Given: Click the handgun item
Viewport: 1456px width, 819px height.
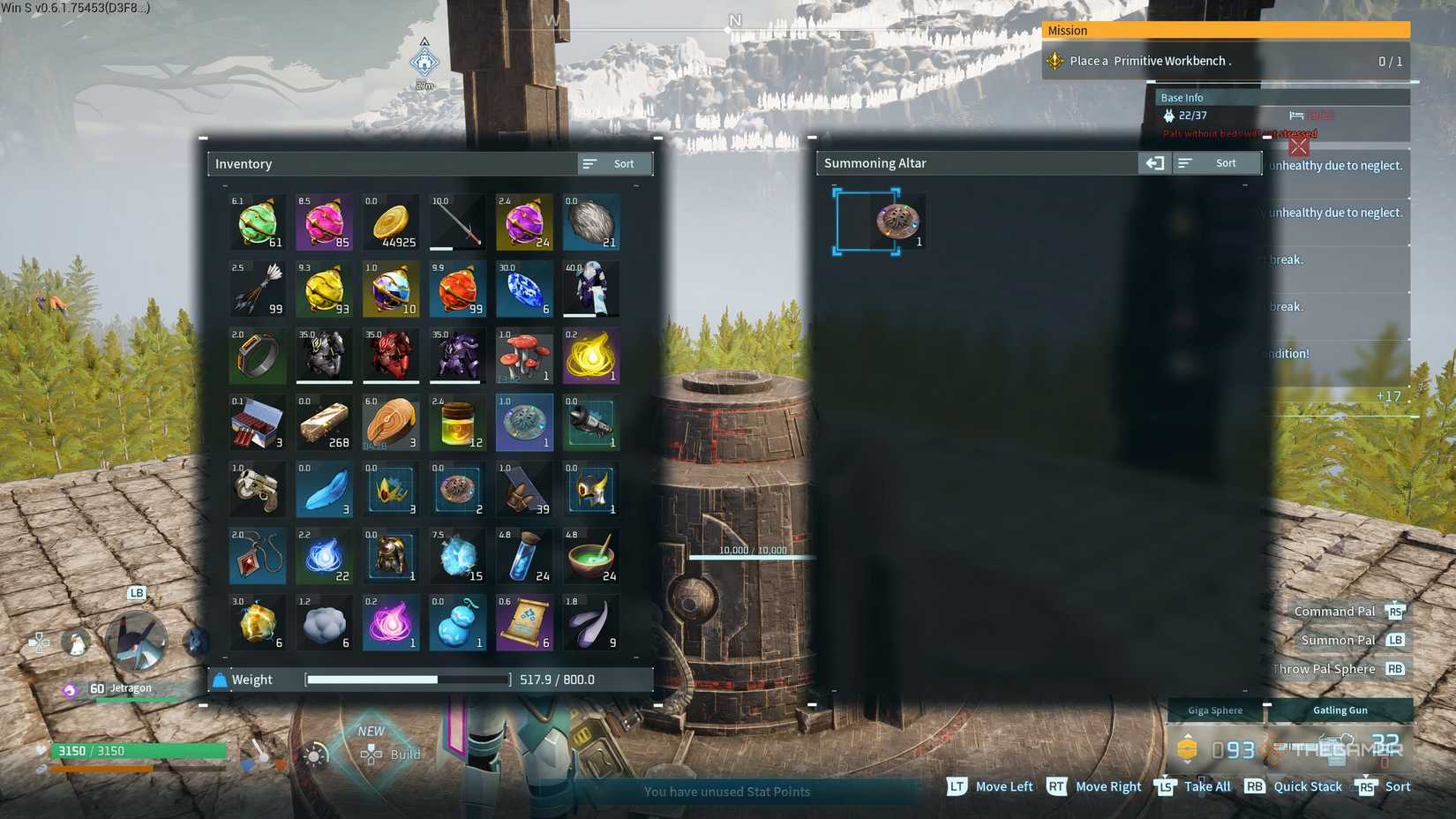Looking at the screenshot, I should (257, 490).
